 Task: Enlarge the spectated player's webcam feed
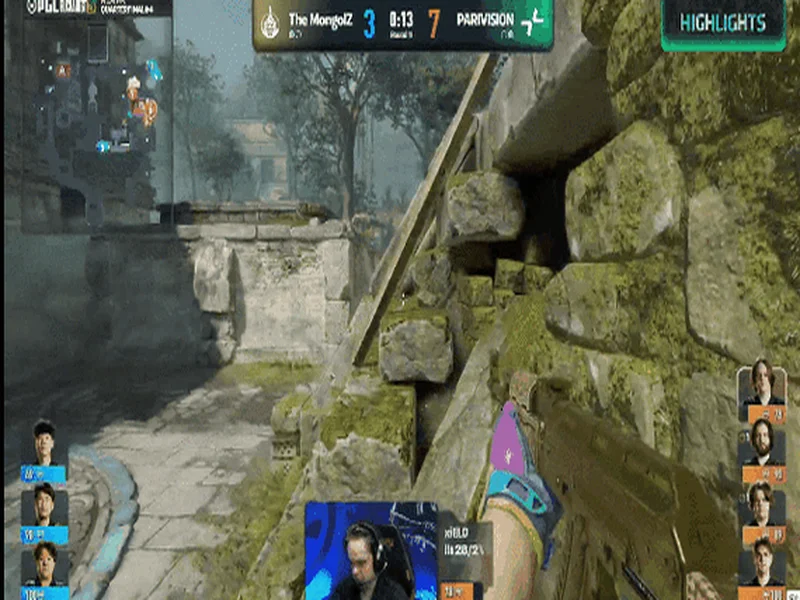(370, 549)
